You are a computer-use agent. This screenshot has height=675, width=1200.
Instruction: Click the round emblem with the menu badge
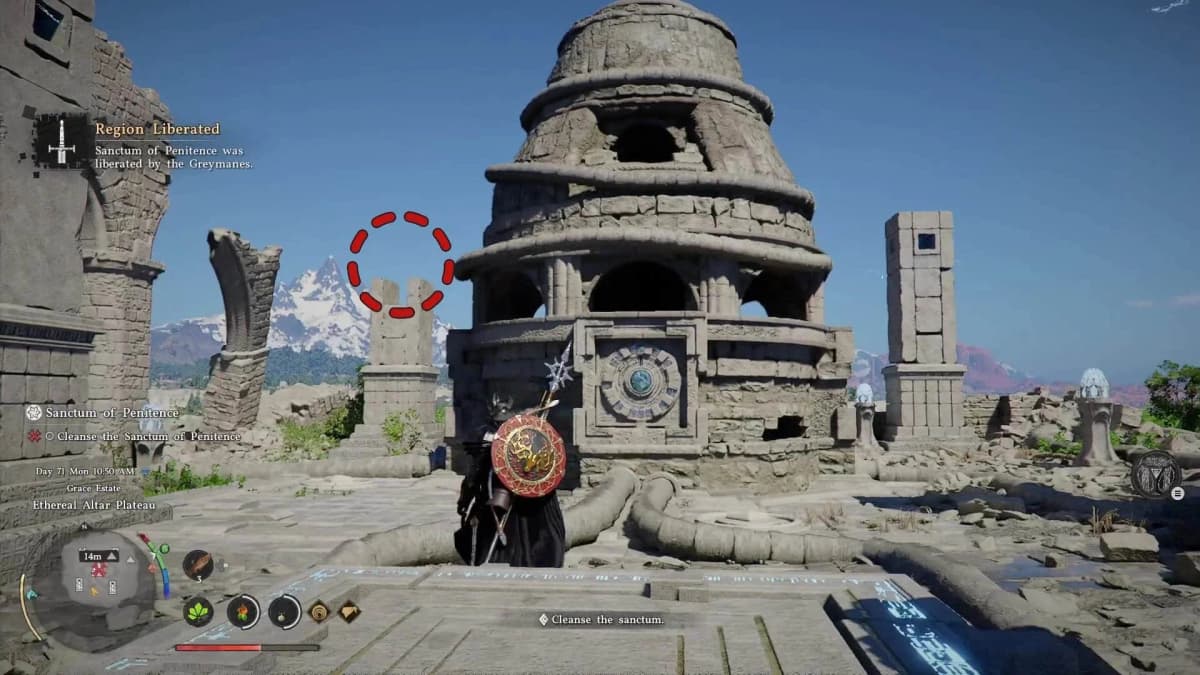(1156, 473)
